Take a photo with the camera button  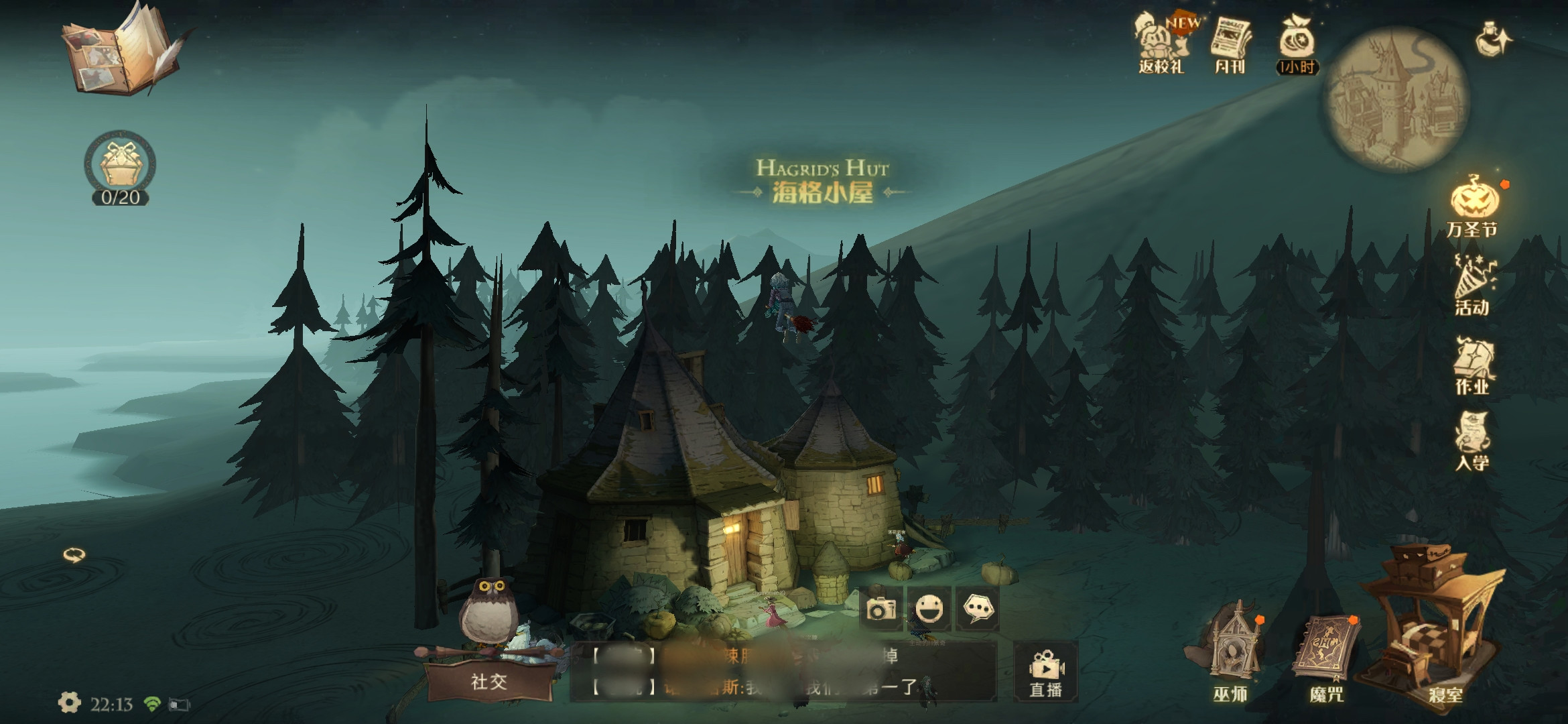(880, 609)
